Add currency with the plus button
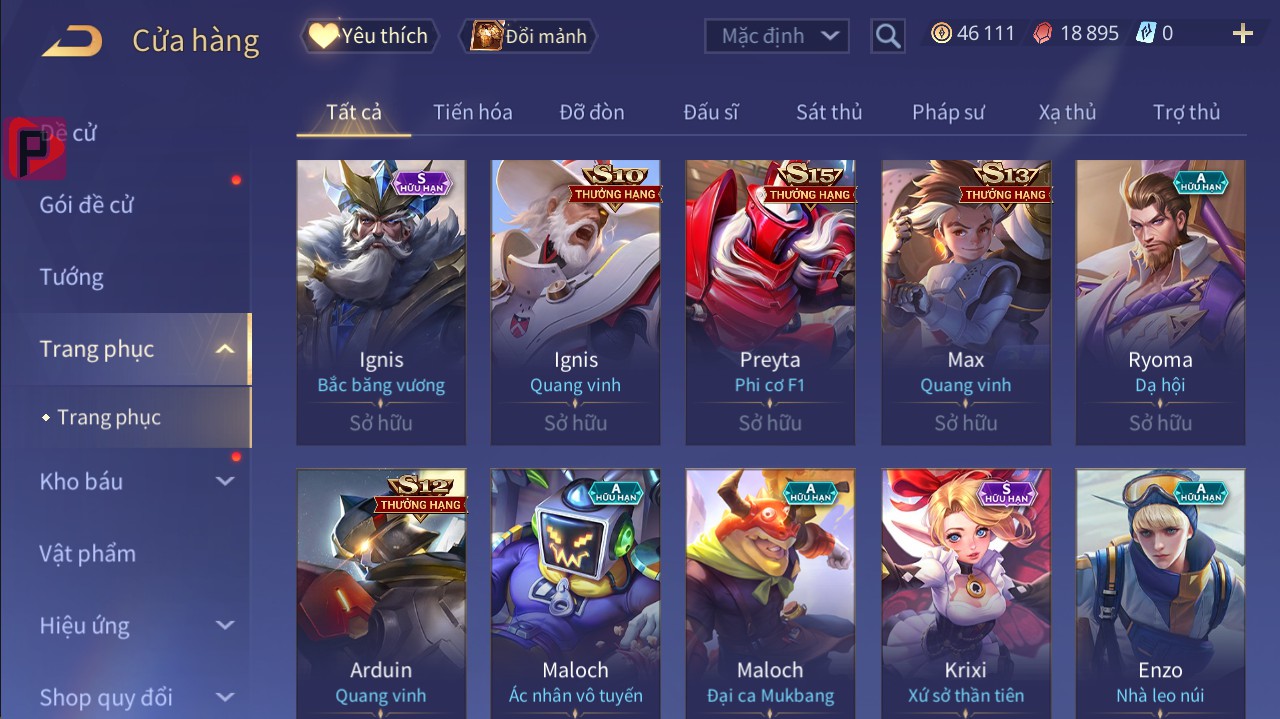This screenshot has width=1280, height=719. click(x=1243, y=34)
